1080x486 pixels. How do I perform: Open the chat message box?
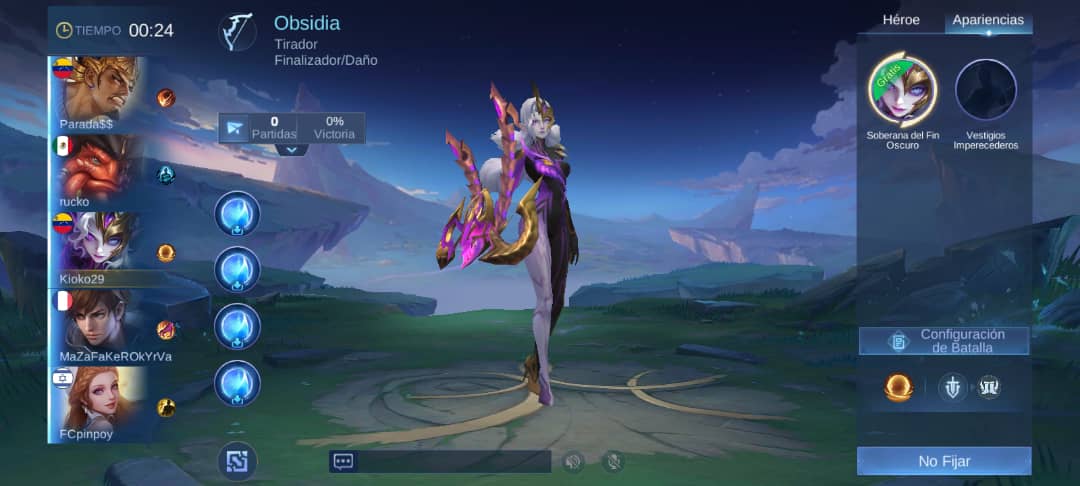tap(440, 461)
